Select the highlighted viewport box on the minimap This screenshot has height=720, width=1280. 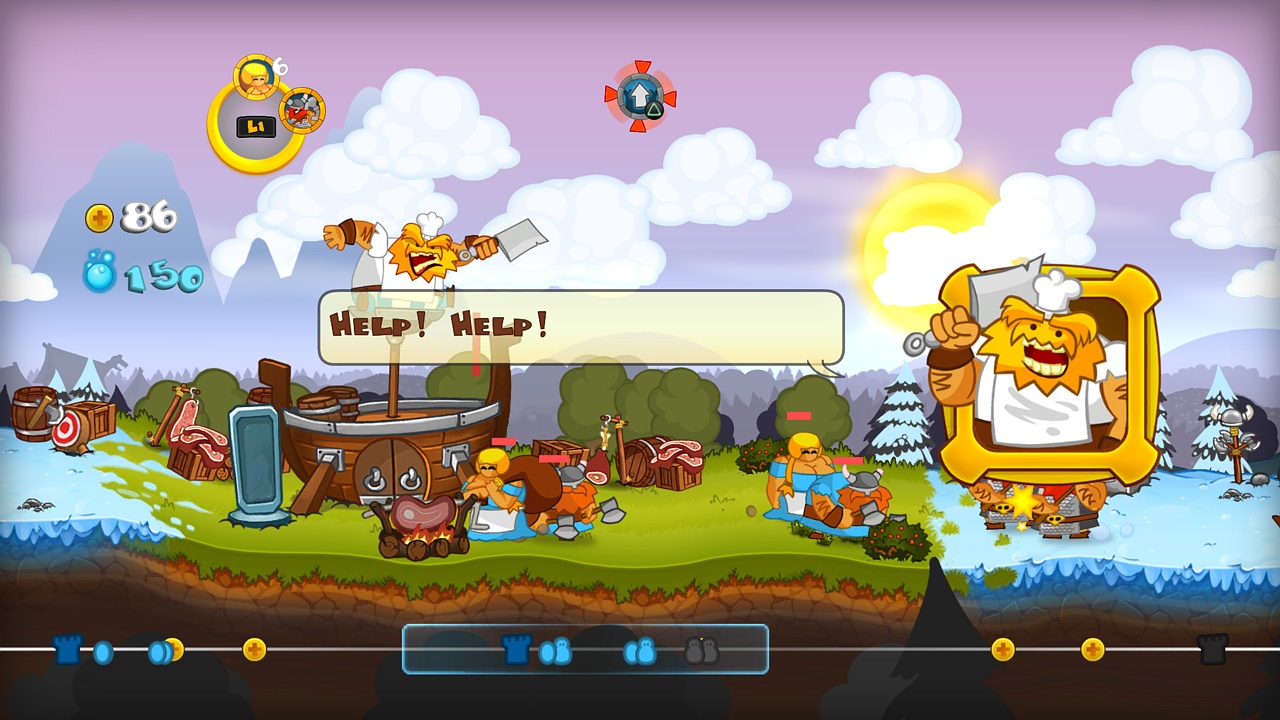coord(585,650)
